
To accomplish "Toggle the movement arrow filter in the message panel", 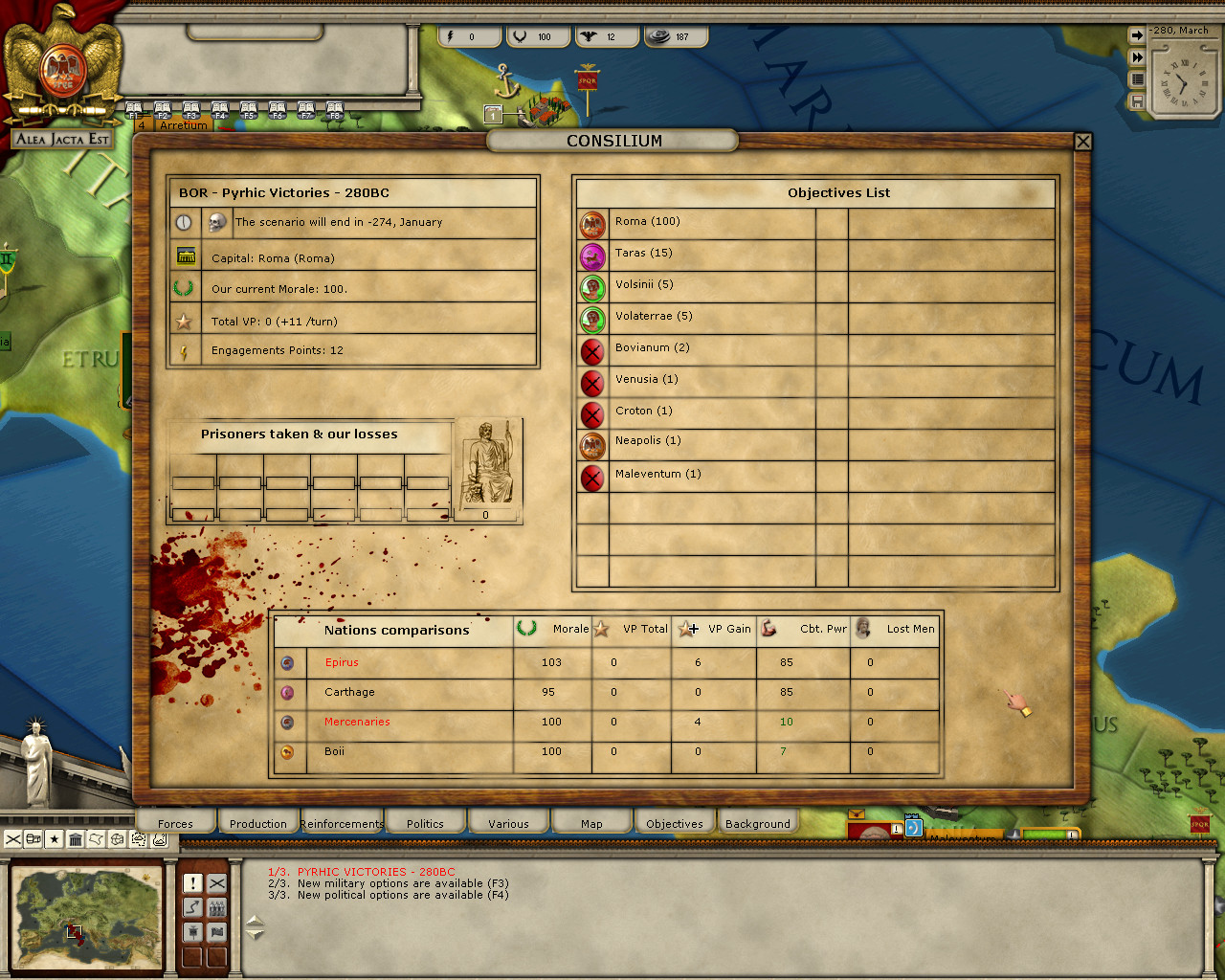I will (192, 907).
